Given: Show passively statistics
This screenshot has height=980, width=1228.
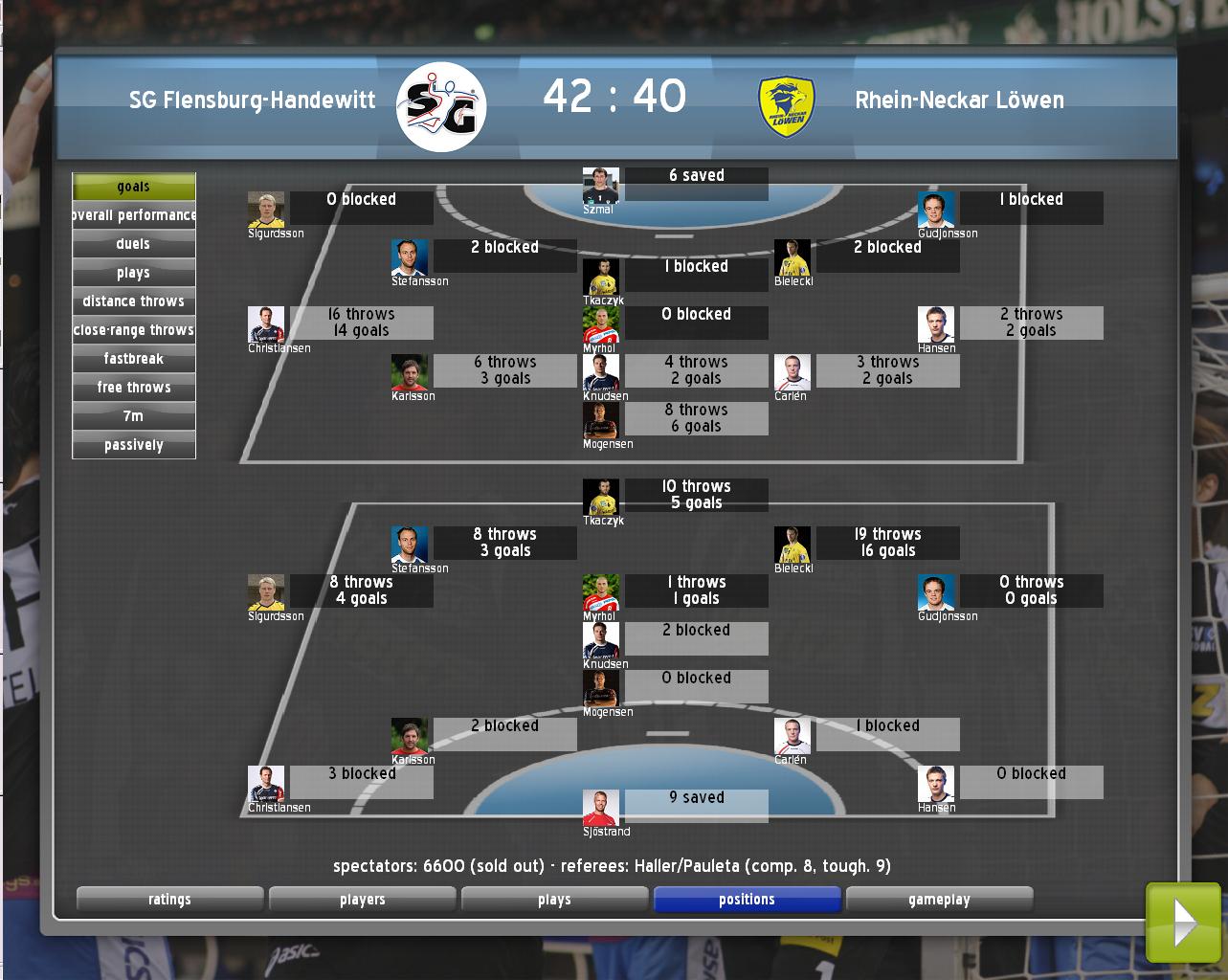Looking at the screenshot, I should pos(134,445).
